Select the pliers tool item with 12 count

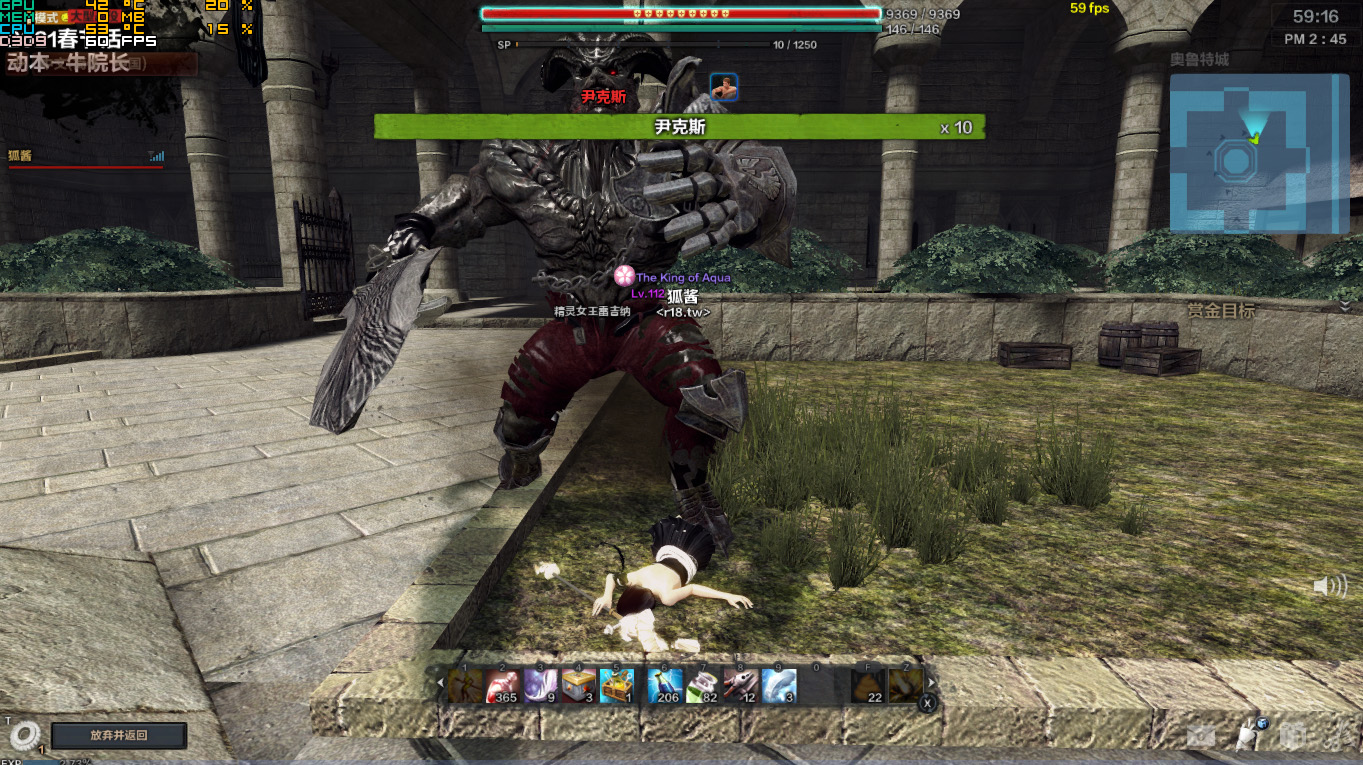740,686
